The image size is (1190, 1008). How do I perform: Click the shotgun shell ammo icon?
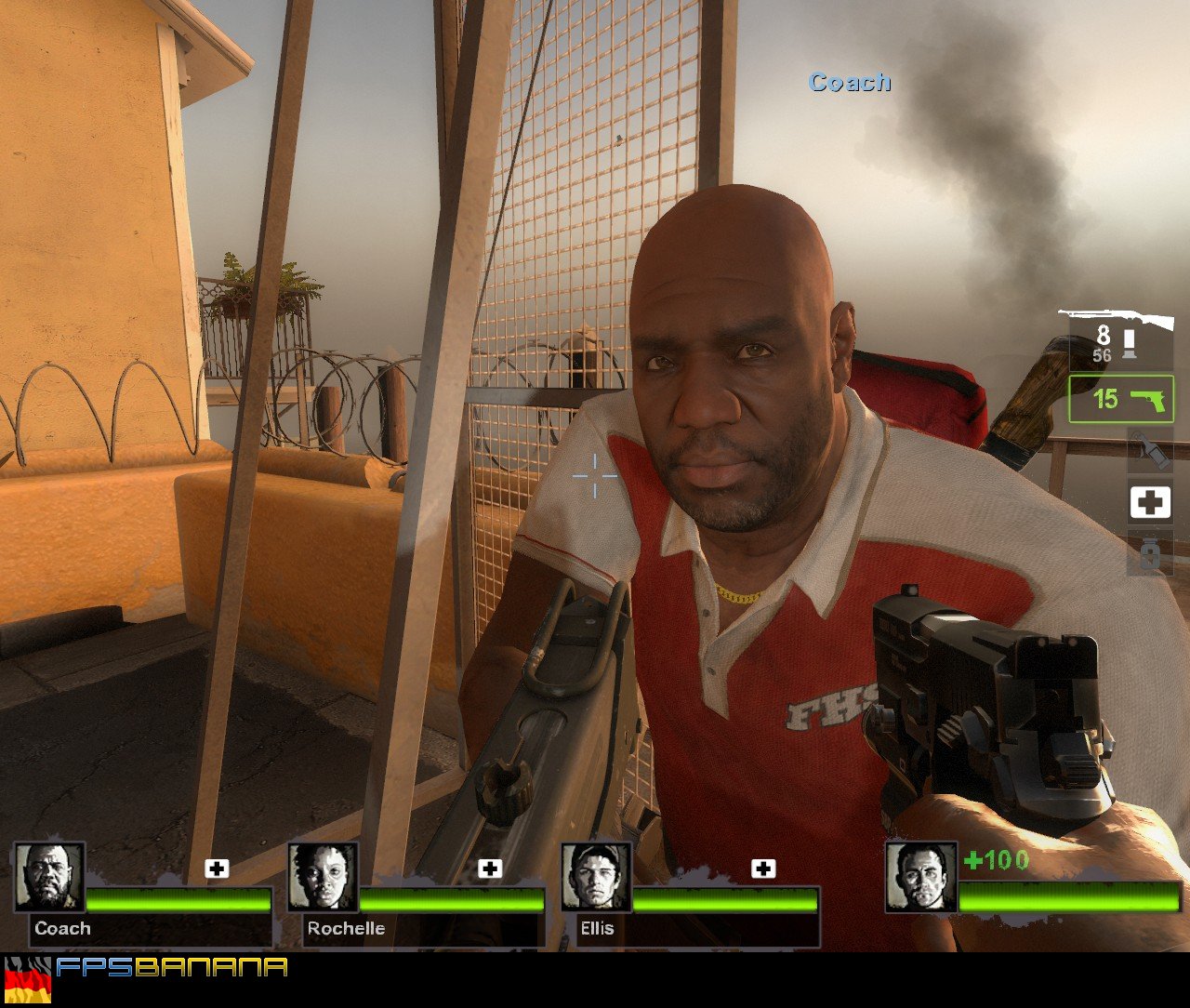click(1129, 342)
